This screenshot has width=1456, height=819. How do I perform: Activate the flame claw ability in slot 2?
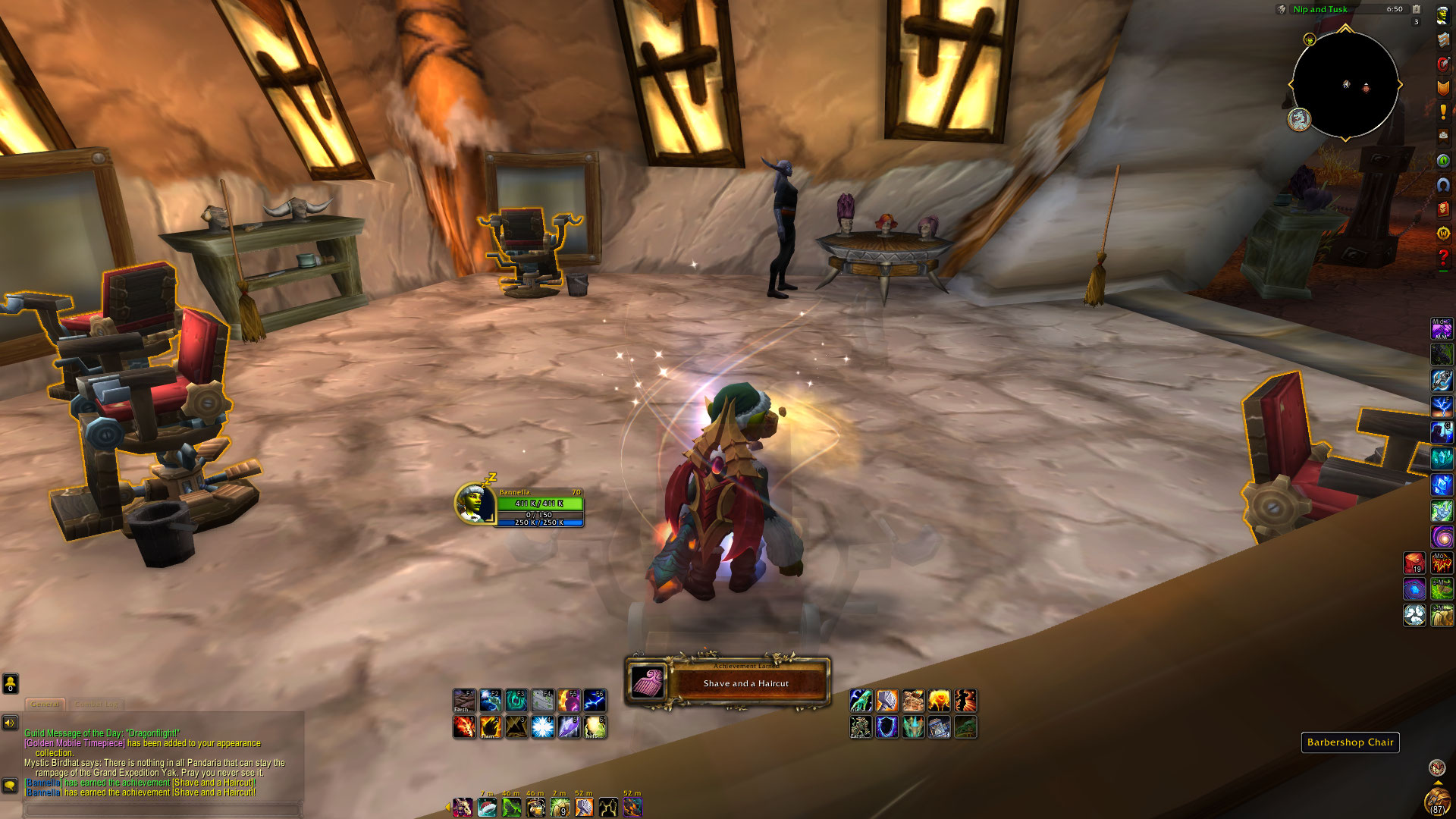coord(490,727)
